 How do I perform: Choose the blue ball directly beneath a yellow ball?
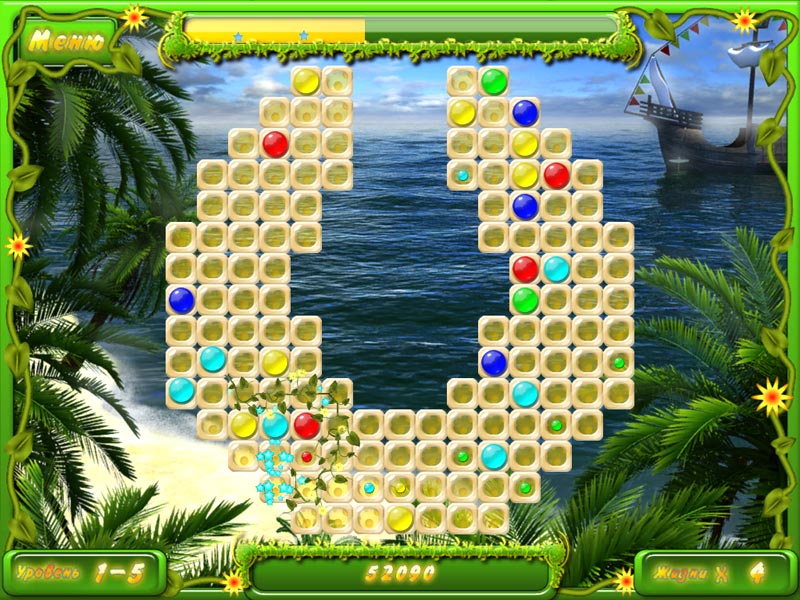(x=525, y=207)
